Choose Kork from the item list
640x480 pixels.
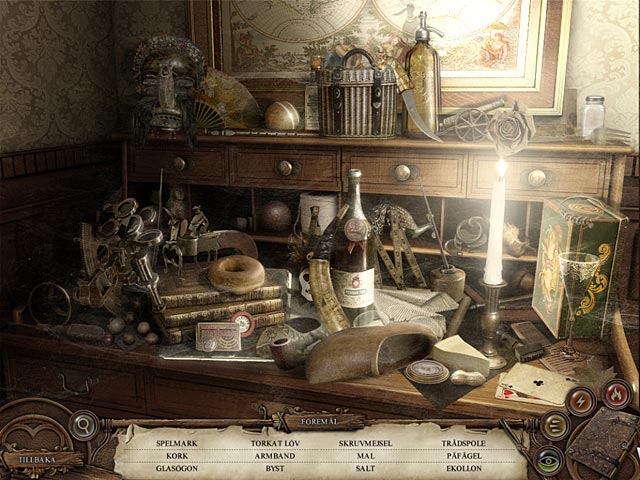(x=176, y=454)
